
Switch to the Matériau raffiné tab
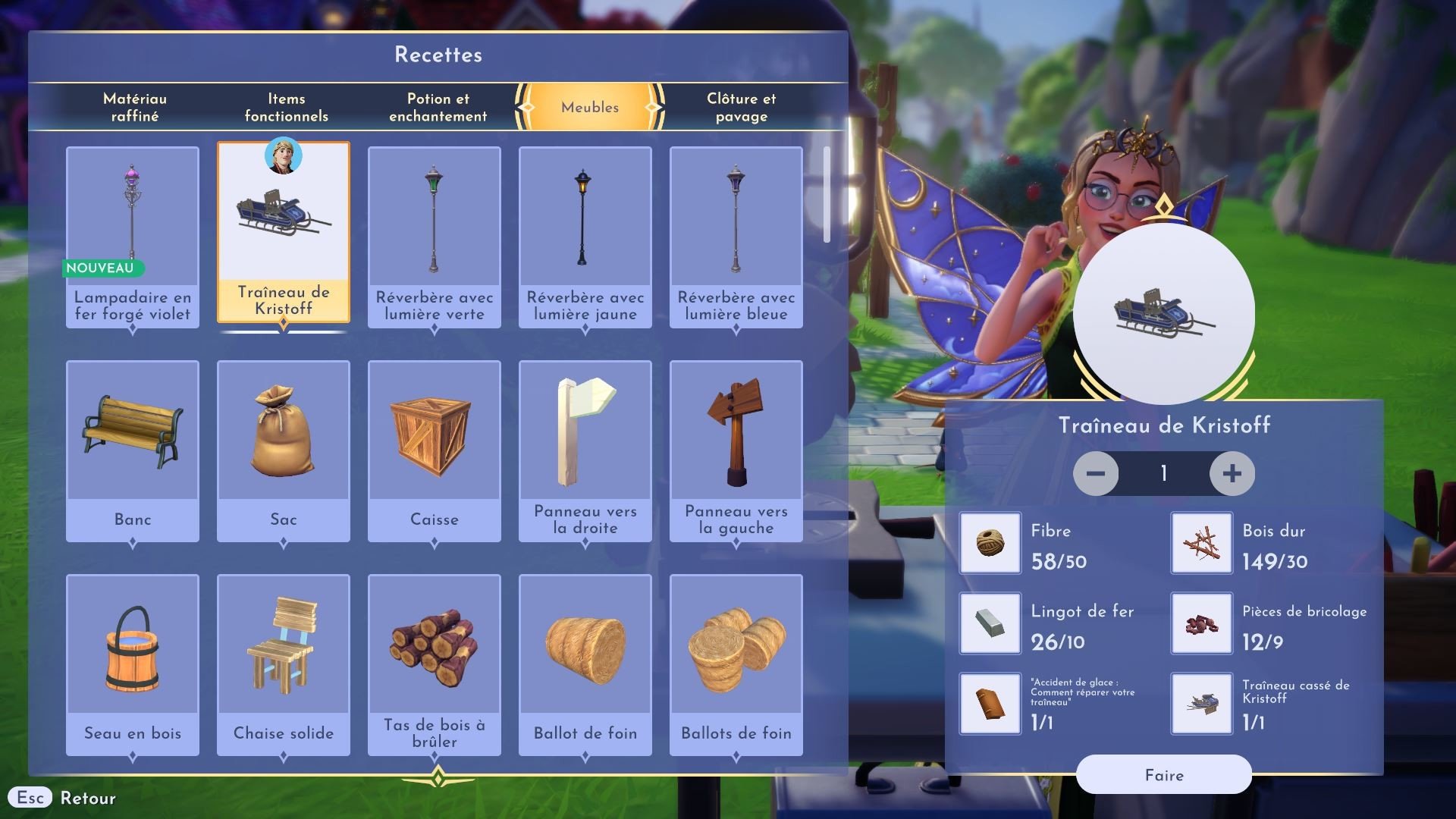135,107
